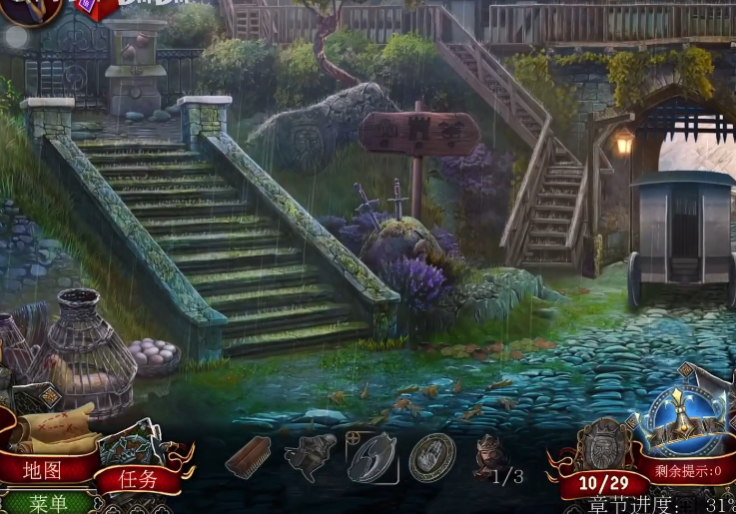The image size is (736, 514).
Task: Open the 任务 quest list
Action: (x=138, y=478)
